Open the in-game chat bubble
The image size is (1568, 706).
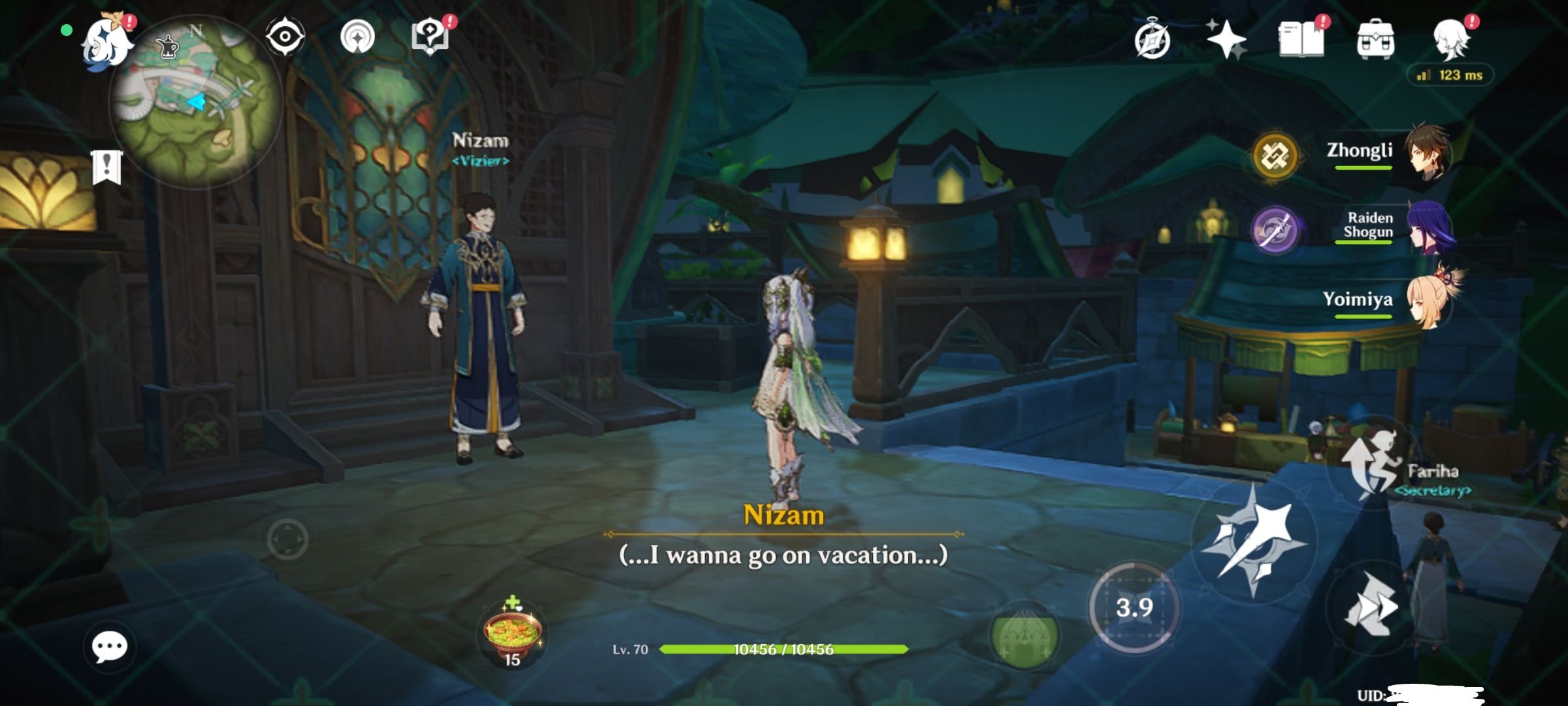(111, 645)
